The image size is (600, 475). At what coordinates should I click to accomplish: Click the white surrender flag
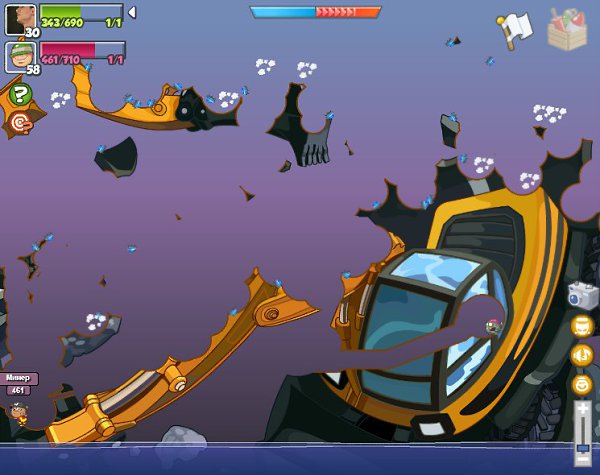514,29
